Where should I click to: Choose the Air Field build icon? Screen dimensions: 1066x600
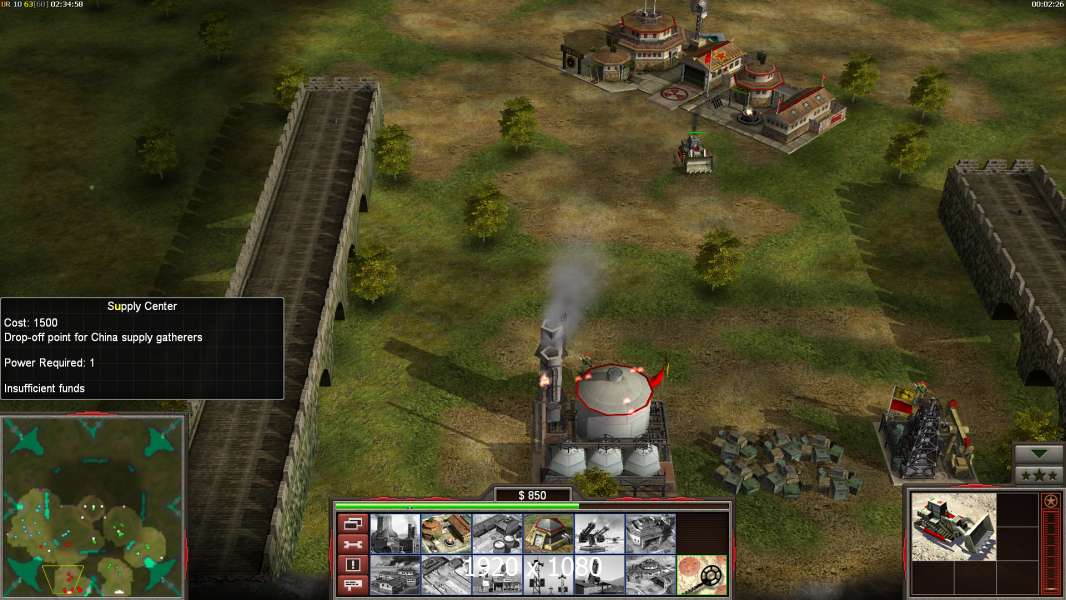[x=446, y=575]
